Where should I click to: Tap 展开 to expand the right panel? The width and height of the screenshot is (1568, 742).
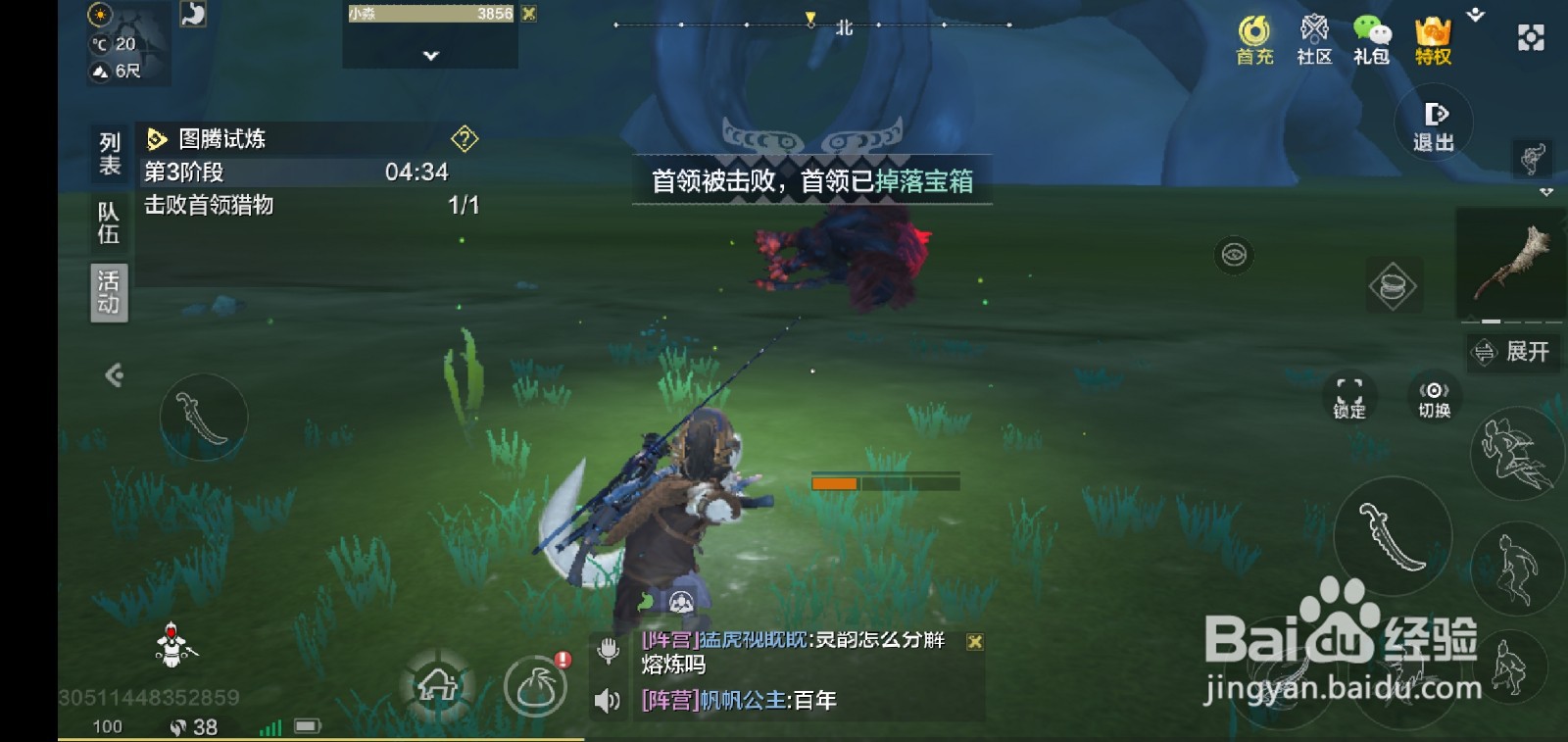pyautogui.click(x=1513, y=353)
